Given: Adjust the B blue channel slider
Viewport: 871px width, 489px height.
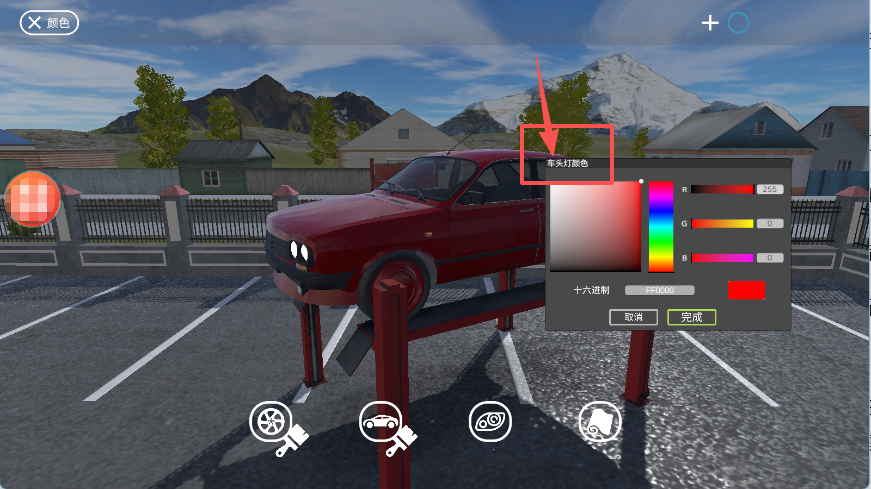Looking at the screenshot, I should [x=722, y=257].
